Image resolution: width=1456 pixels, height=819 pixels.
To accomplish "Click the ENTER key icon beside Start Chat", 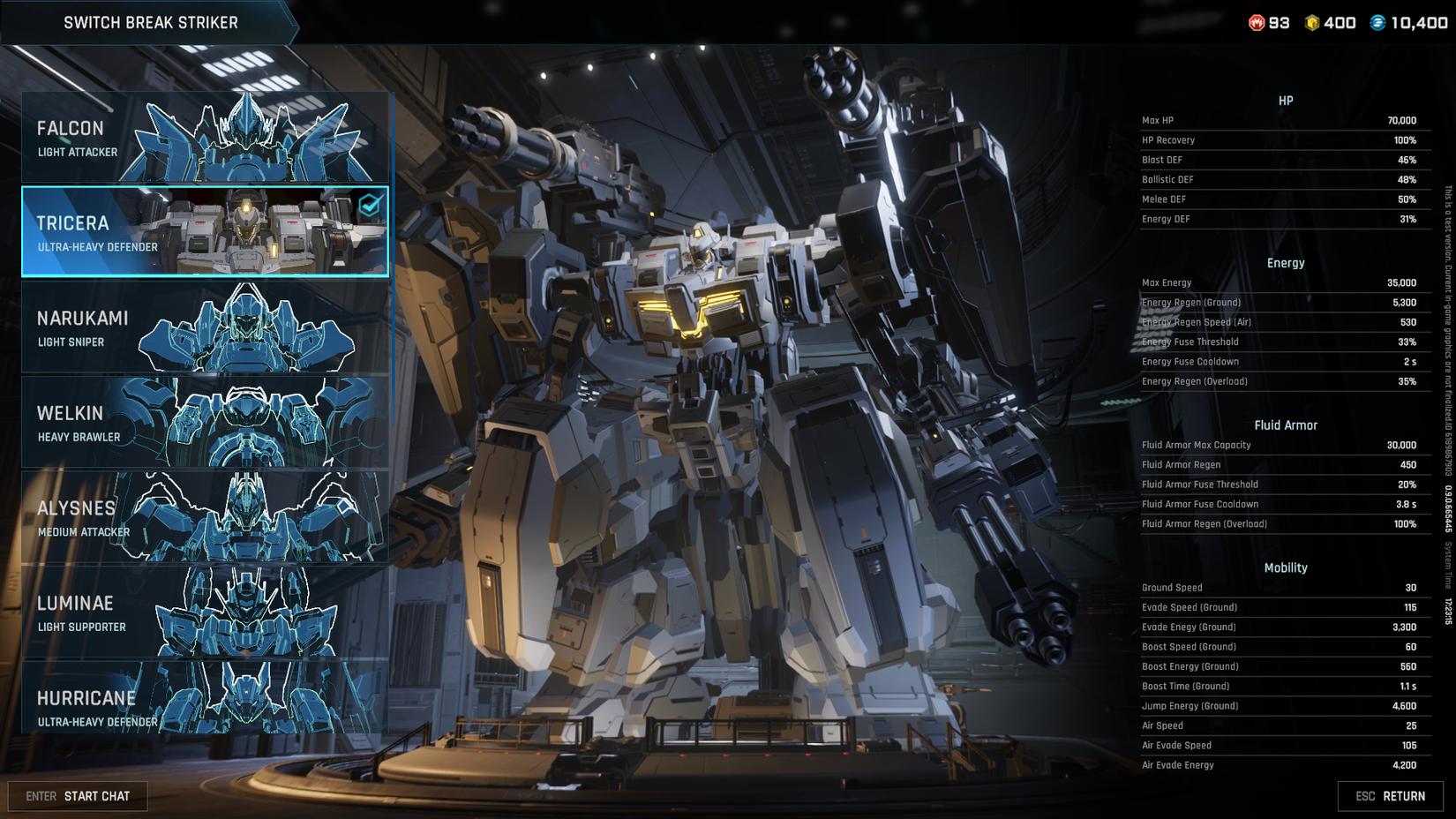I will [40, 796].
